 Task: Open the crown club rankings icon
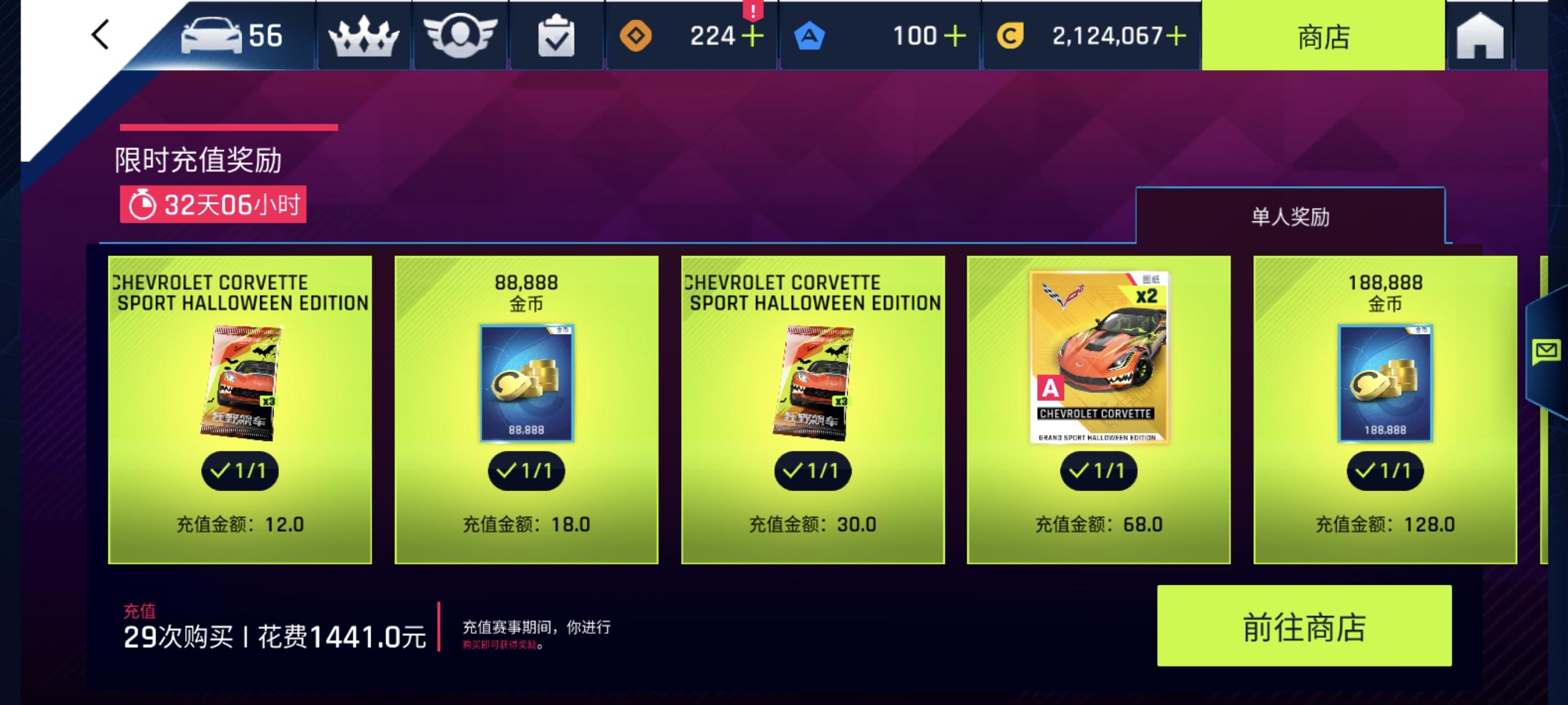point(364,35)
